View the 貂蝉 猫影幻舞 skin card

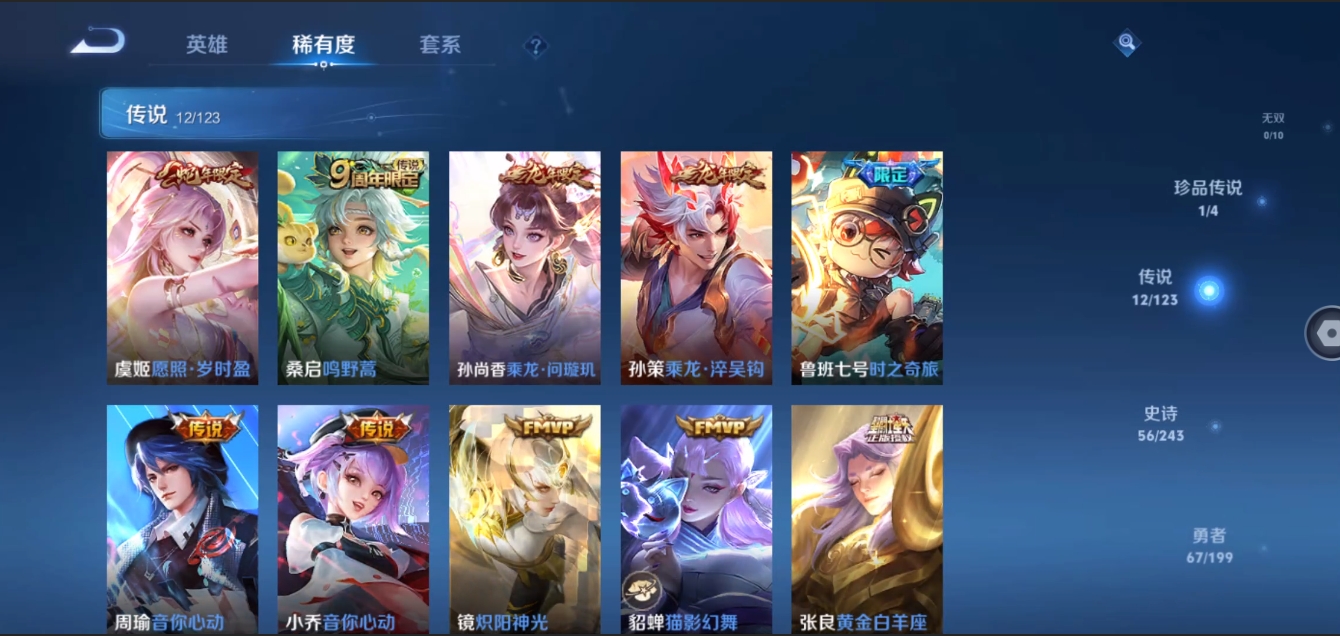[696, 518]
